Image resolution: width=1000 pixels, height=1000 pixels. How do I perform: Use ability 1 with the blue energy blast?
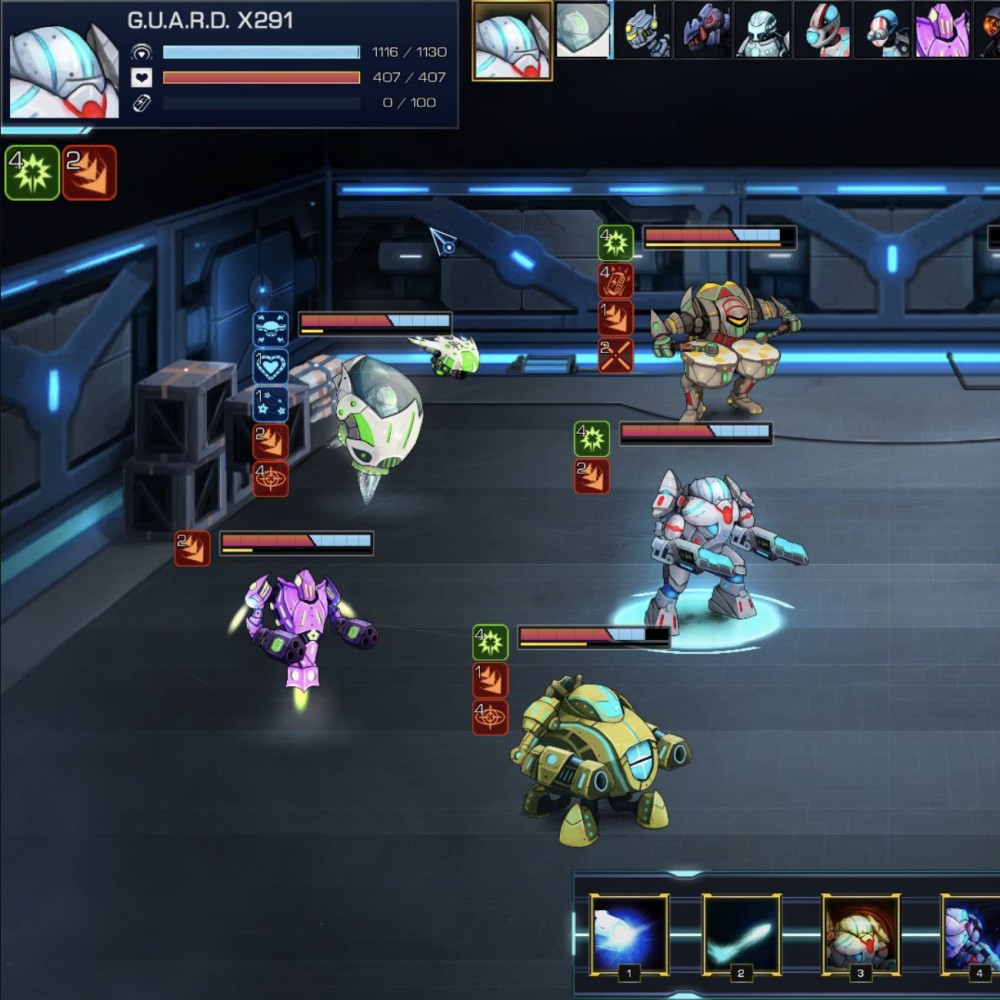[x=629, y=935]
